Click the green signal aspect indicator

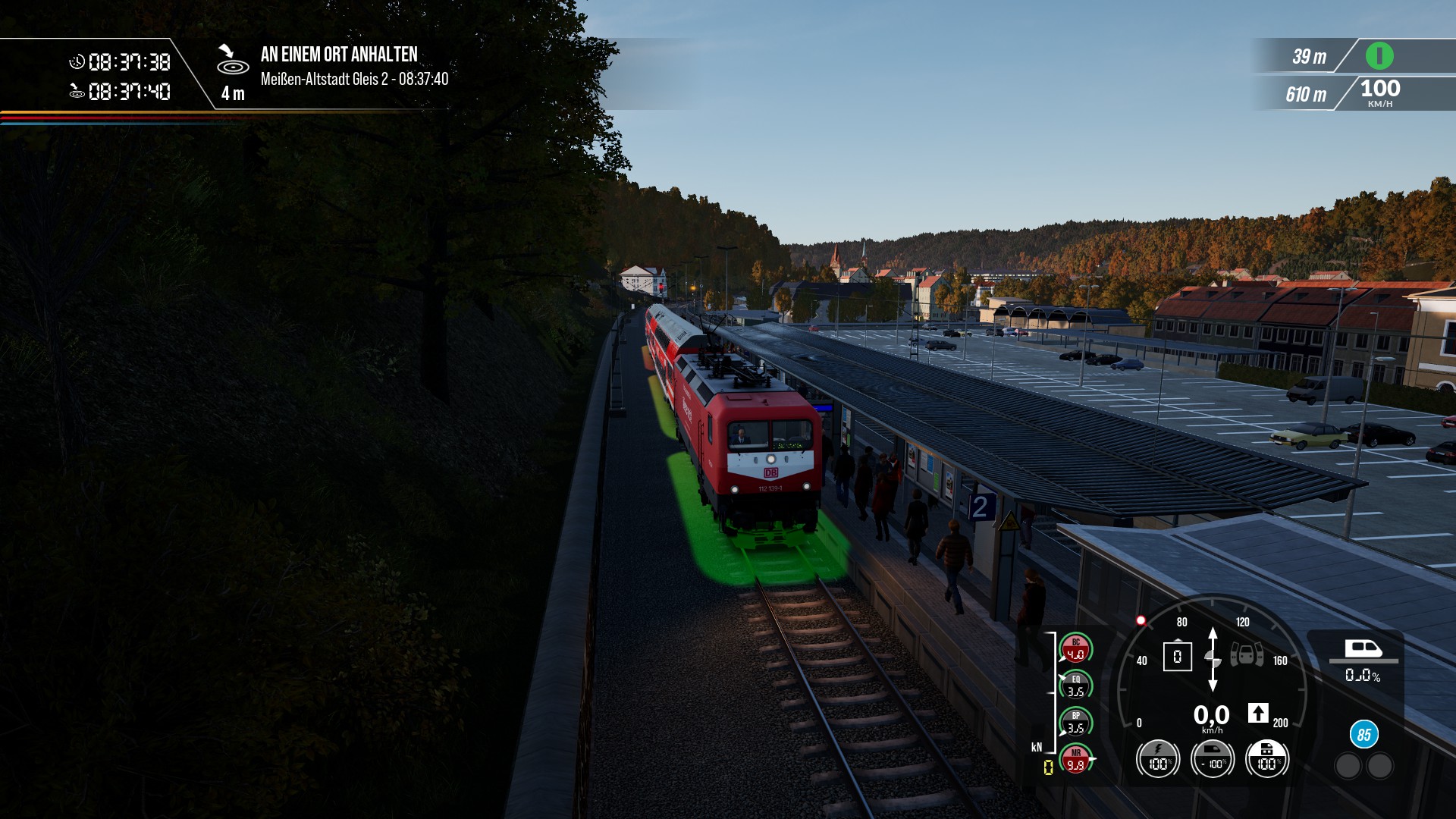(x=1379, y=55)
